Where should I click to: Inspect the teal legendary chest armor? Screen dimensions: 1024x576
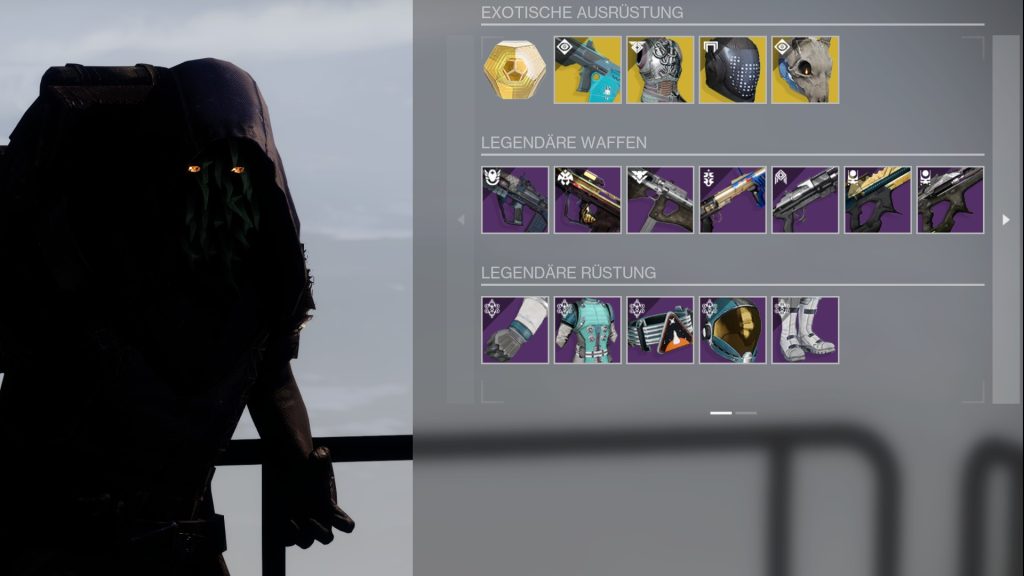[x=588, y=330]
